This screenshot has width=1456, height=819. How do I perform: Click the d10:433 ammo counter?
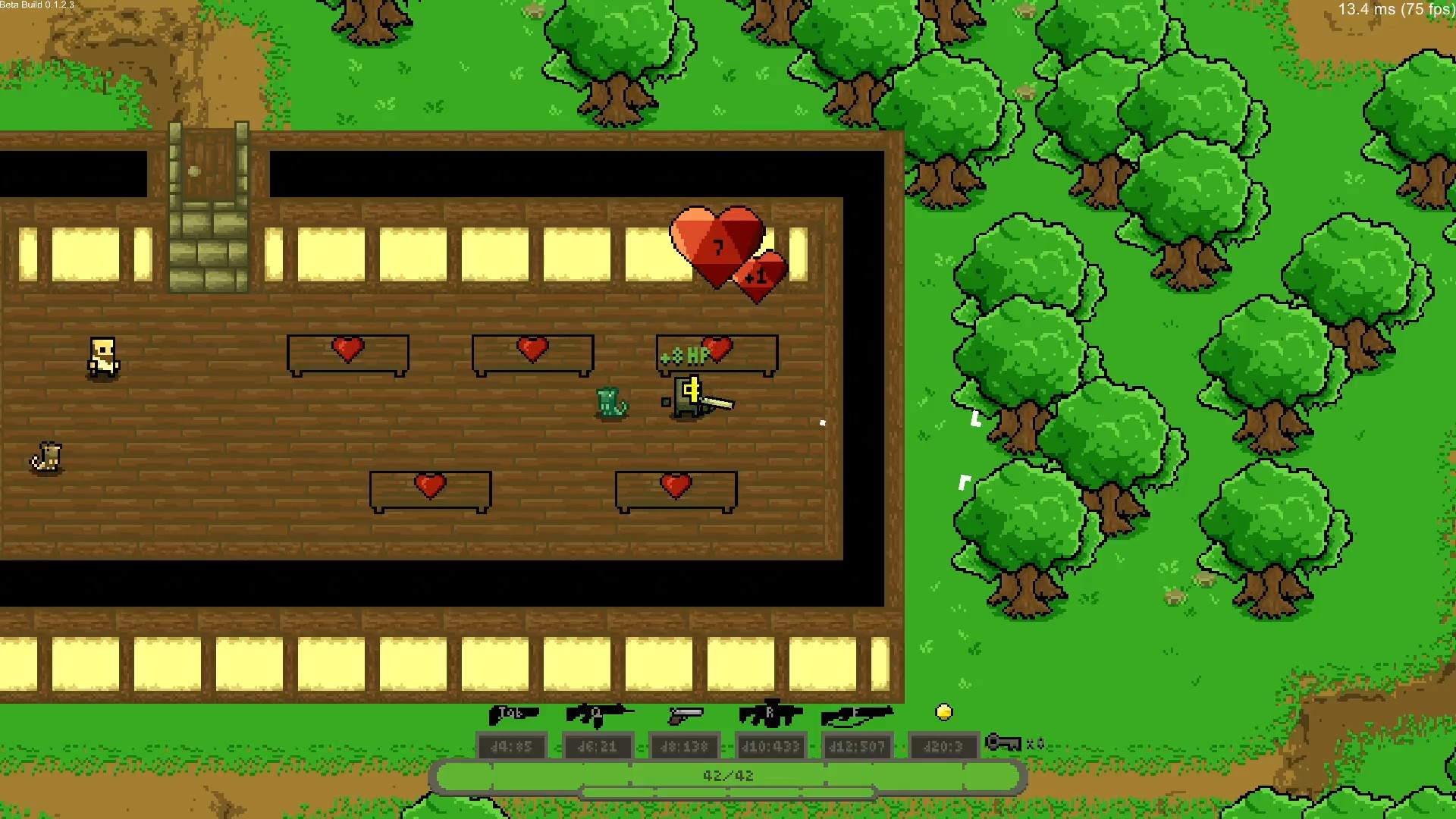pyautogui.click(x=770, y=745)
